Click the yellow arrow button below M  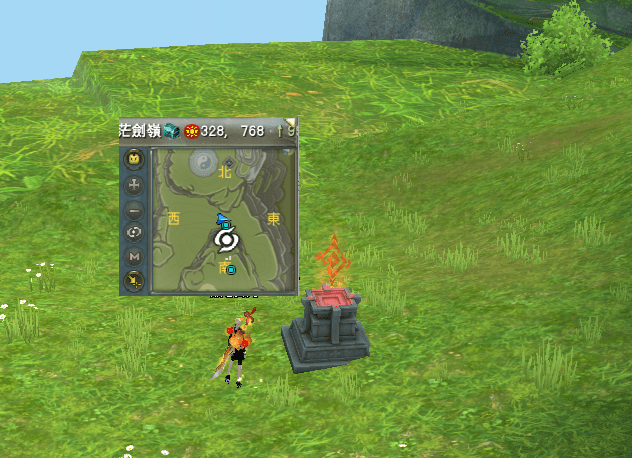tap(135, 280)
